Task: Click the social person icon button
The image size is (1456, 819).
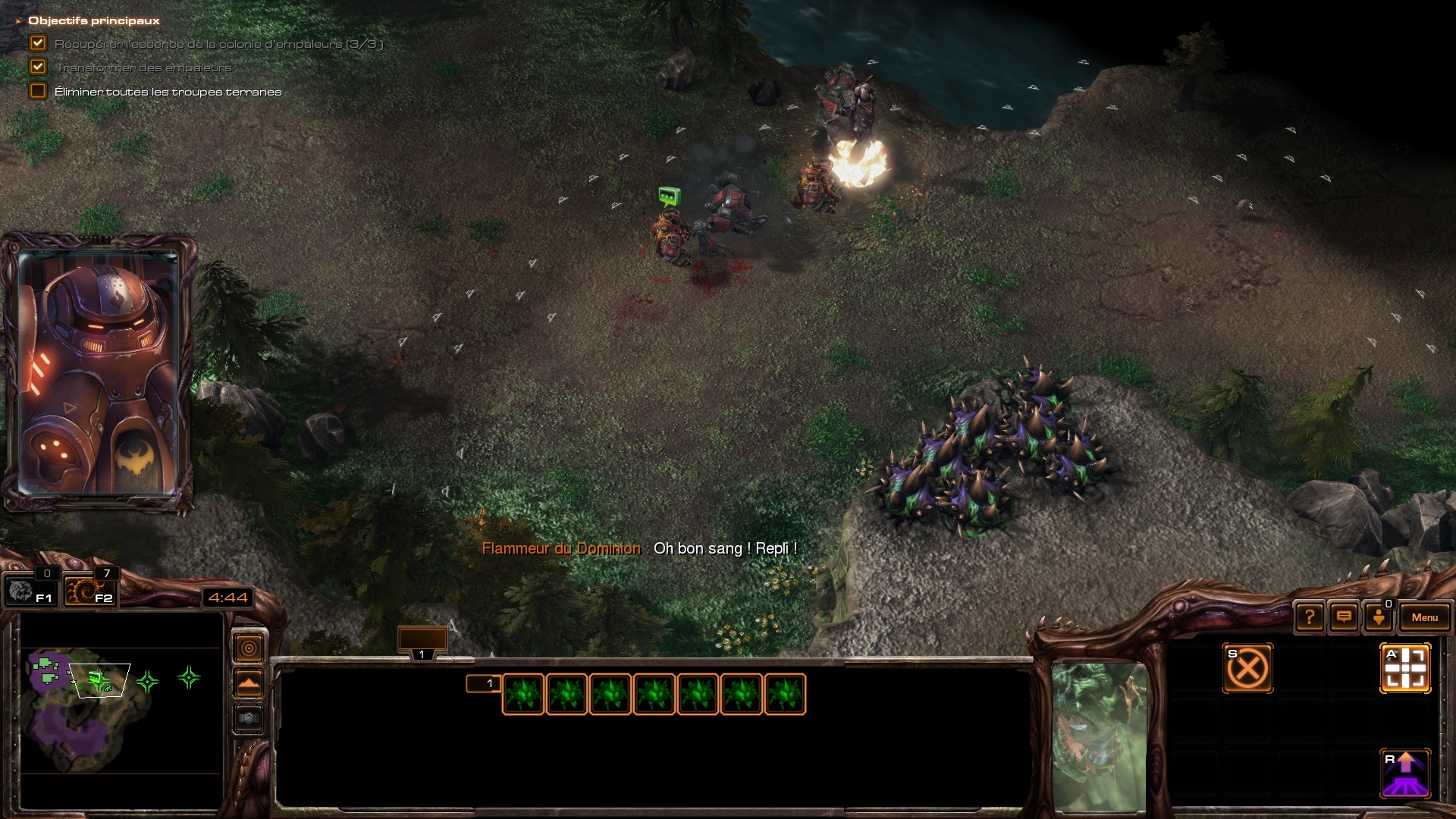Action: [x=1379, y=617]
